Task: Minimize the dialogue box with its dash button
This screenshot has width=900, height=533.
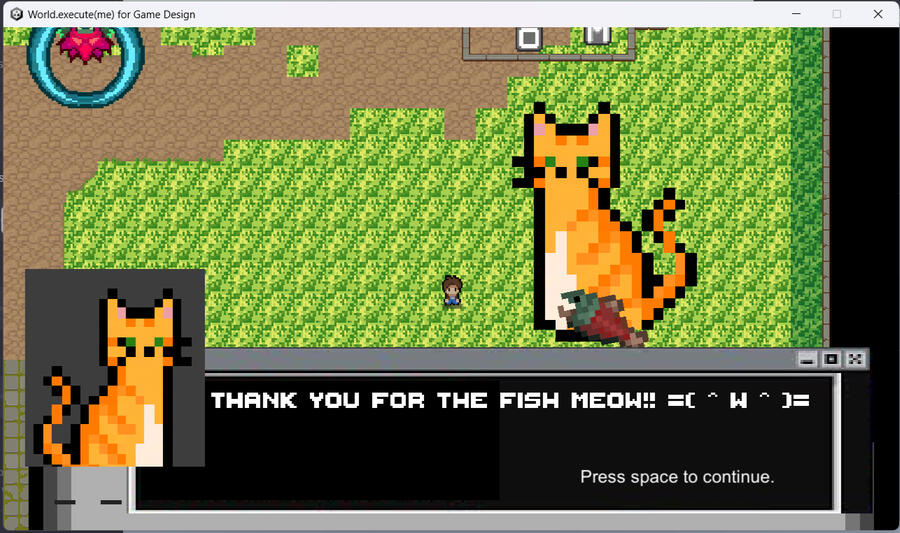Action: click(807, 359)
